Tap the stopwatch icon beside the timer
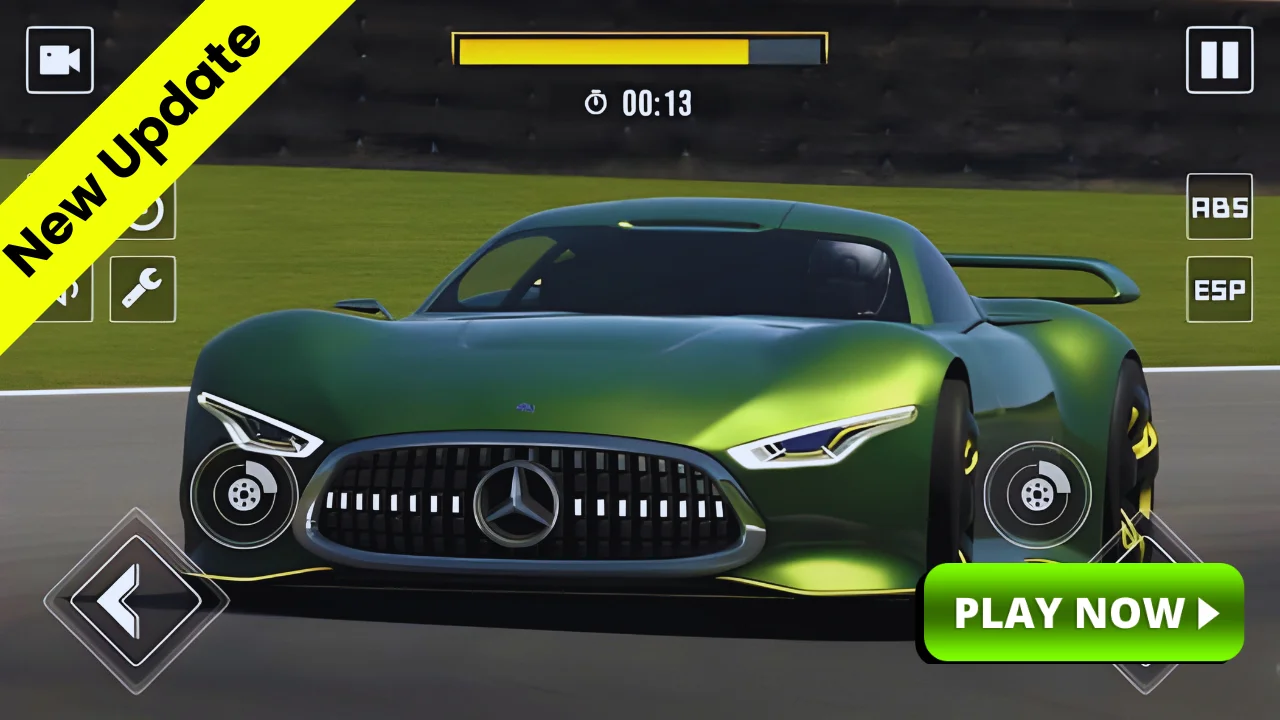 594,103
